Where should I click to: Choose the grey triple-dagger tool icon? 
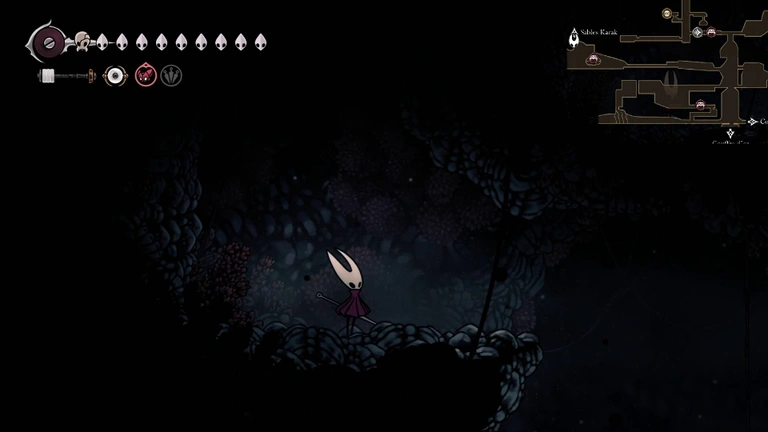pyautogui.click(x=172, y=75)
